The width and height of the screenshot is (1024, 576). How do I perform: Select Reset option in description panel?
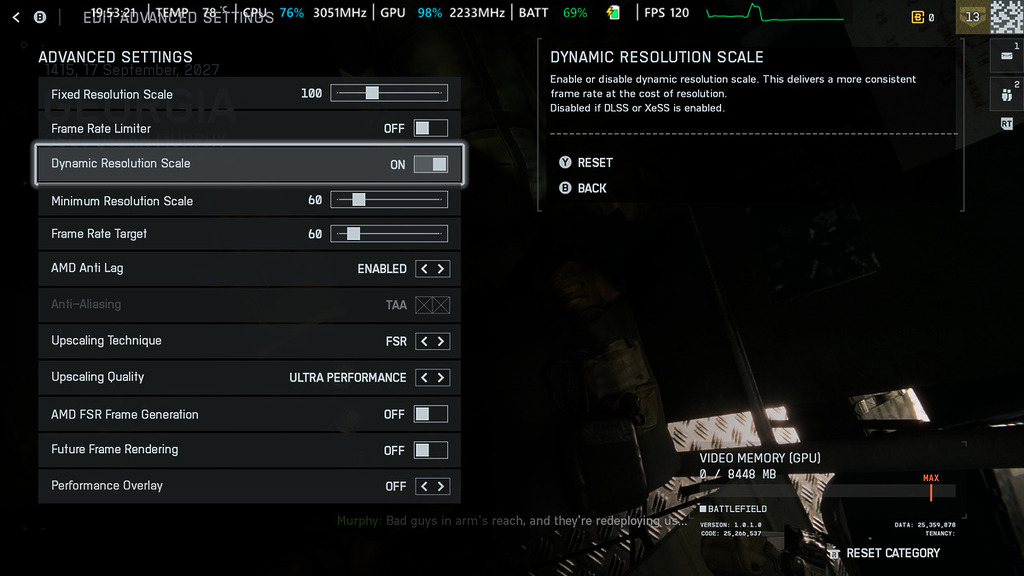click(594, 163)
